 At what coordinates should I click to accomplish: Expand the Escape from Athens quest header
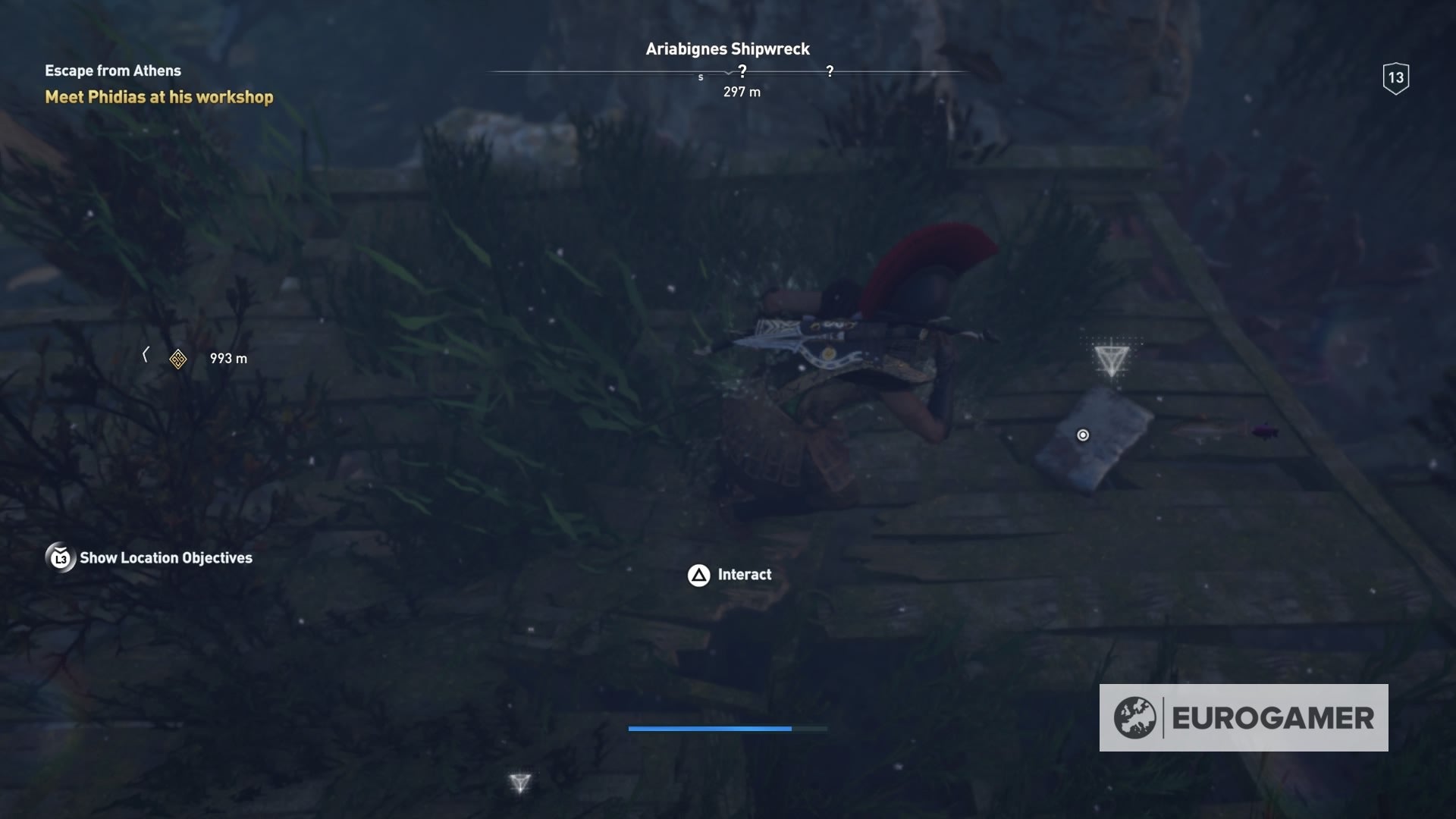(112, 71)
